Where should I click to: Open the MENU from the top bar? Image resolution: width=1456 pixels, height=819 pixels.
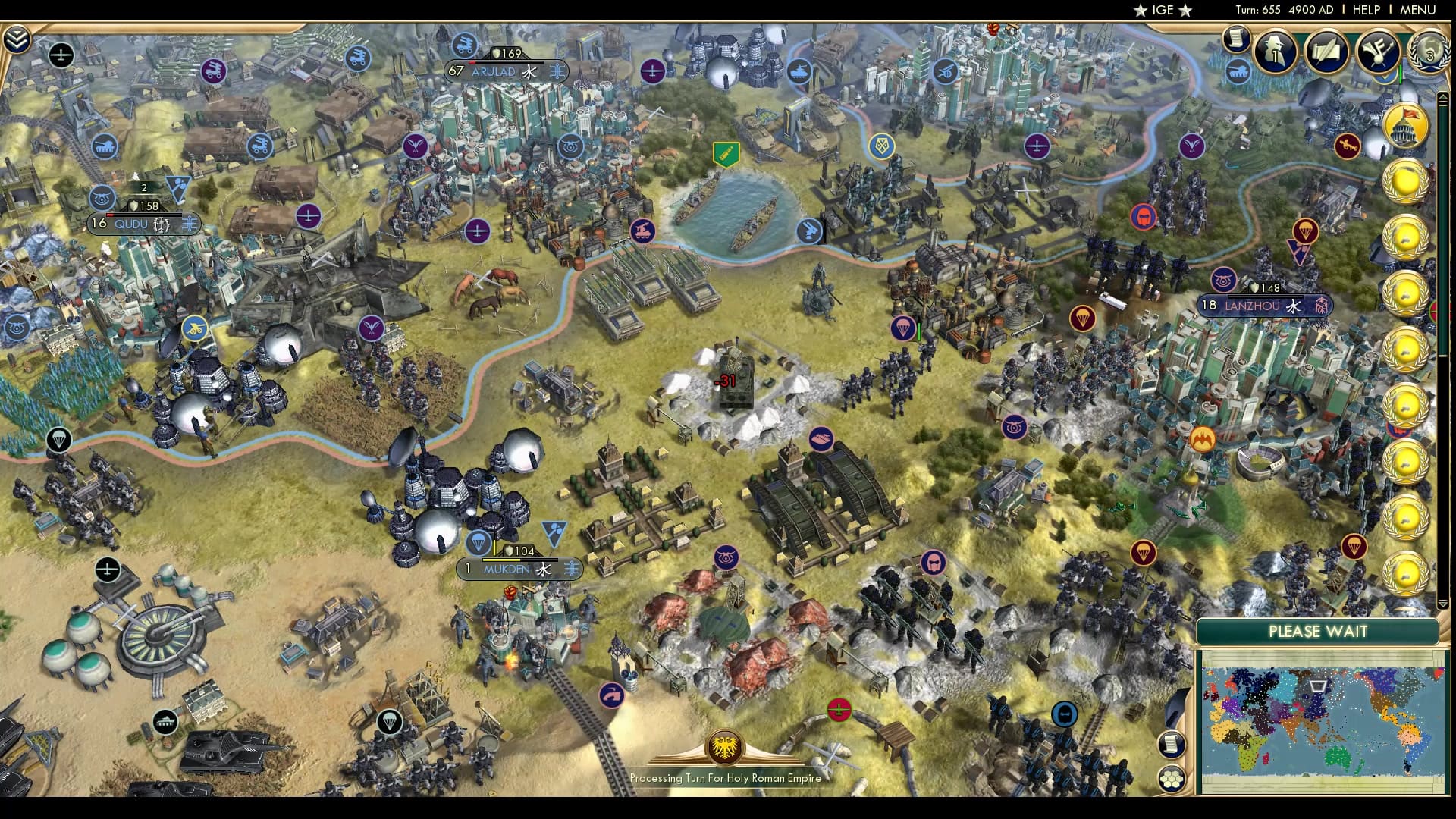click(1417, 11)
